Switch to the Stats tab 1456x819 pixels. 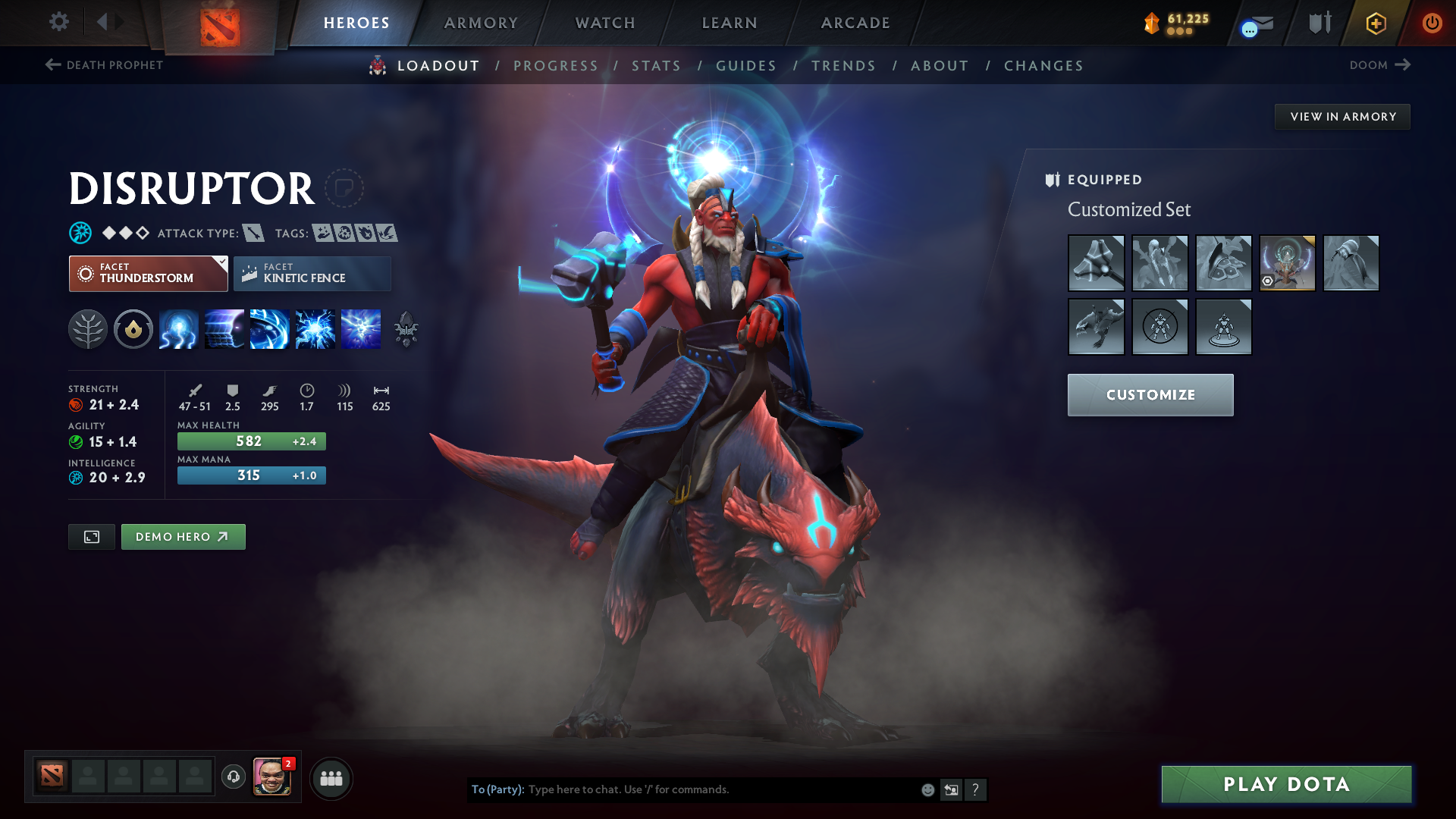[657, 66]
